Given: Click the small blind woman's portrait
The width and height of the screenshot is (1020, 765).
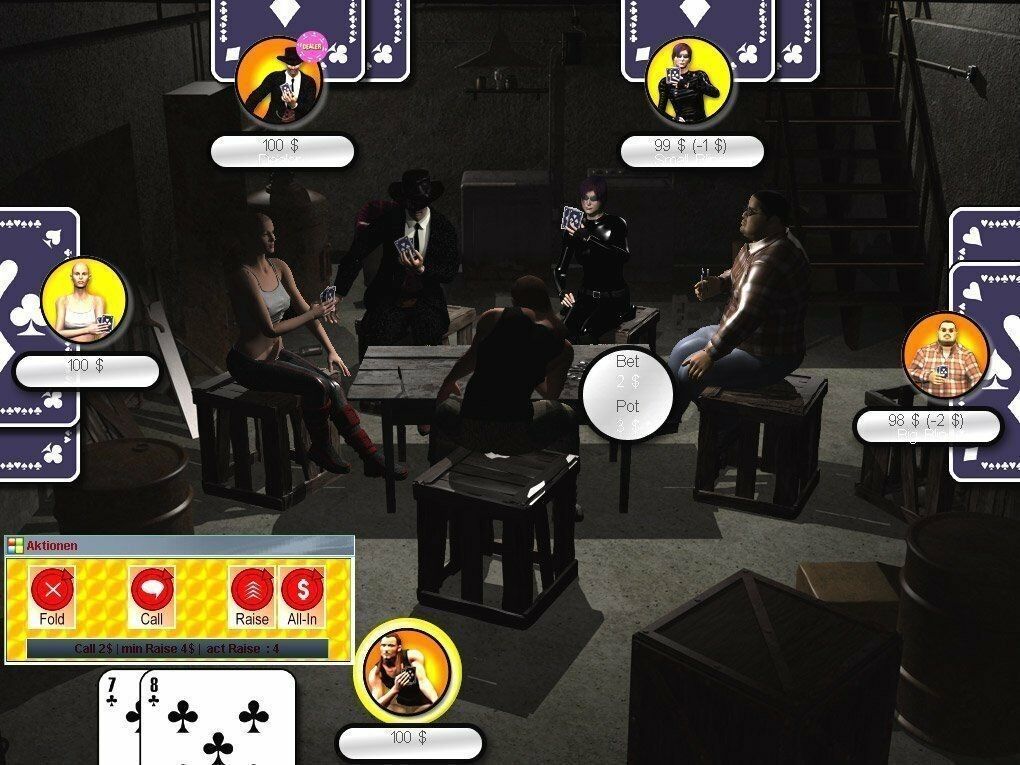Looking at the screenshot, I should tap(688, 80).
